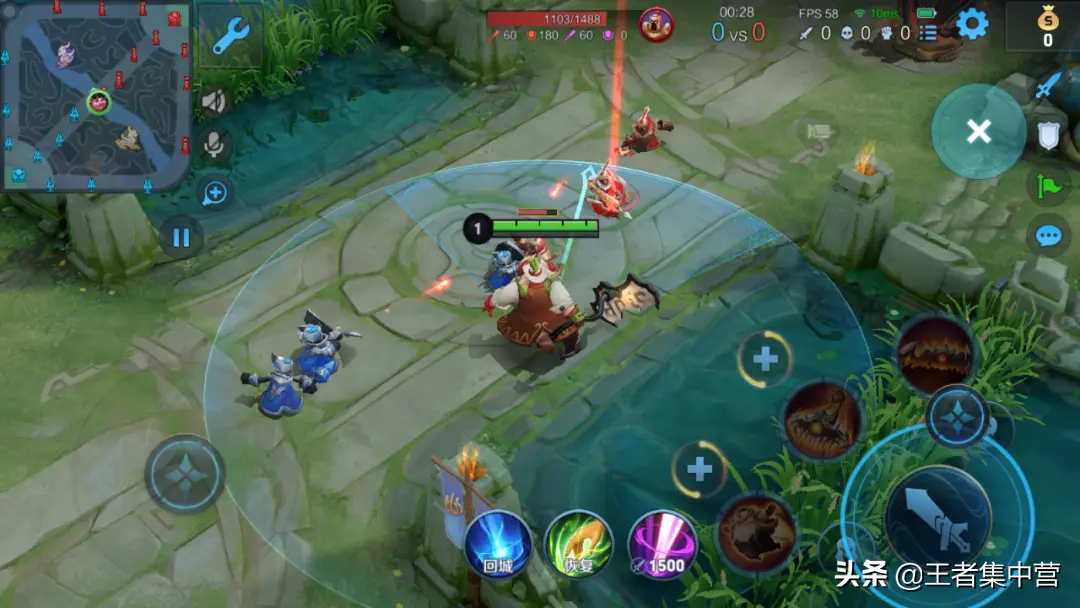Cast the purple 1500 summoner spell
The height and width of the screenshot is (608, 1080).
662,545
